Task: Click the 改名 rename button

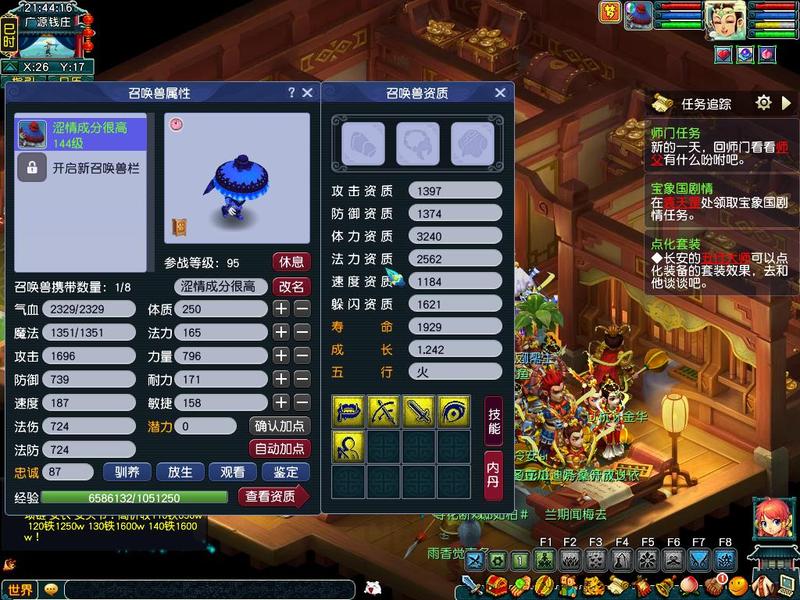Action: [x=291, y=286]
